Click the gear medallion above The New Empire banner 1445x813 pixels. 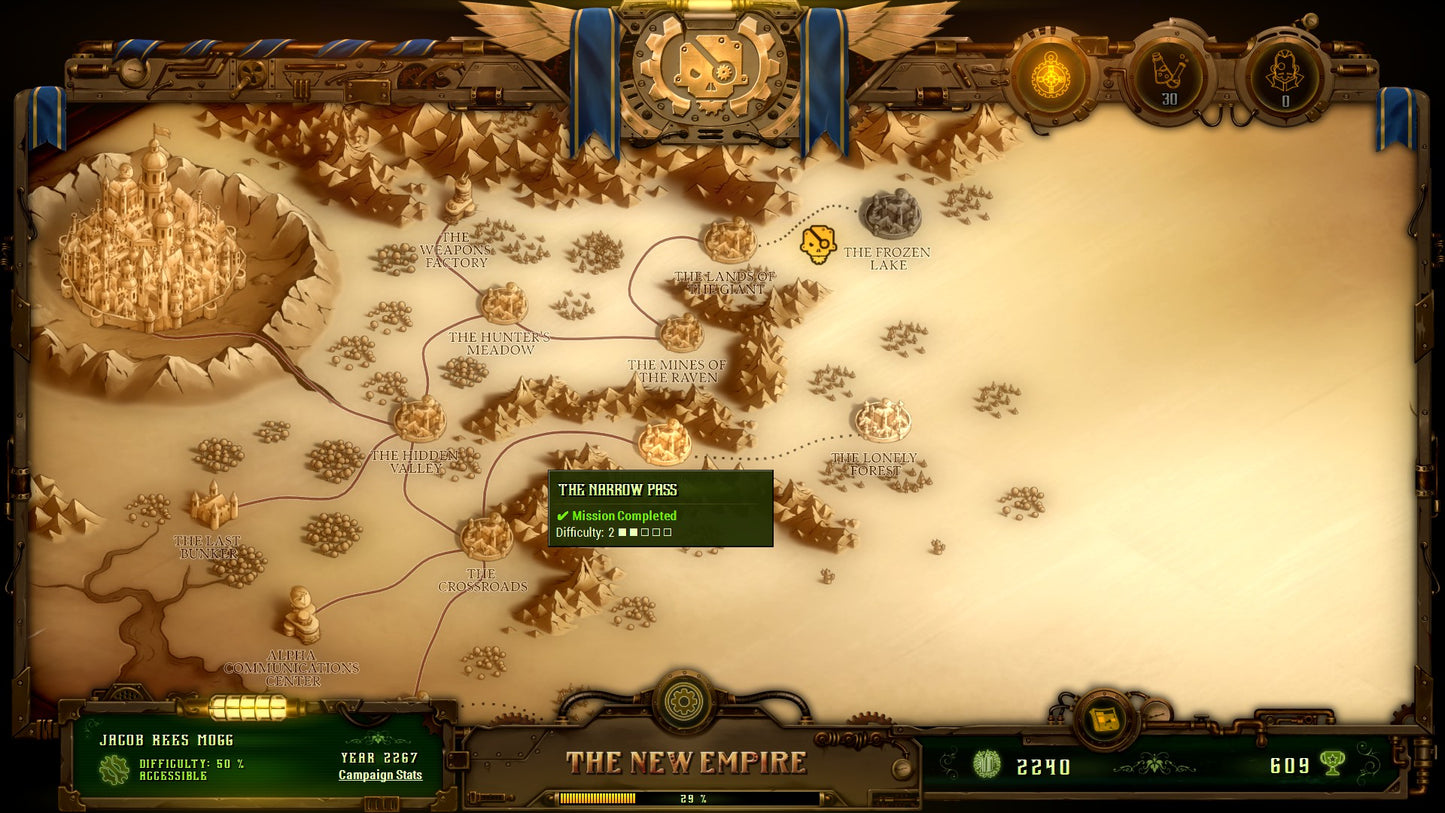pyautogui.click(x=684, y=703)
